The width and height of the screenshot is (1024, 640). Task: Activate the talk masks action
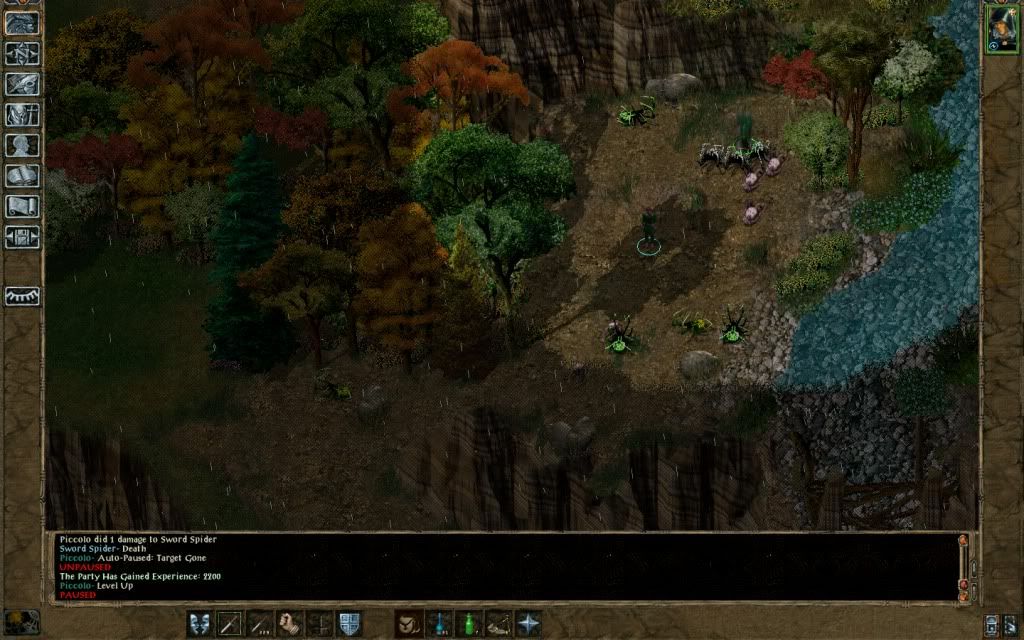click(200, 623)
